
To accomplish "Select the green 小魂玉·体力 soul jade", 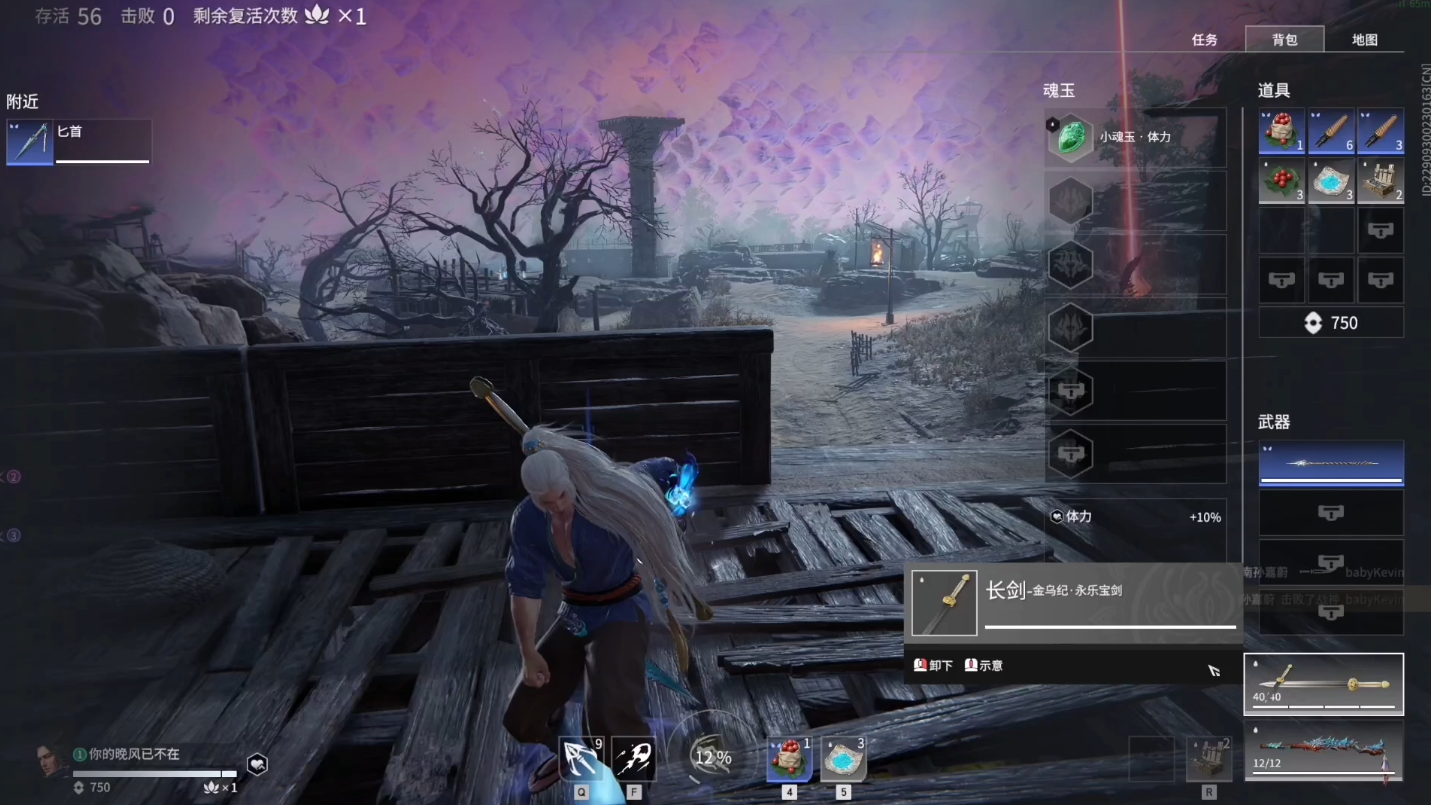I will coord(1071,137).
